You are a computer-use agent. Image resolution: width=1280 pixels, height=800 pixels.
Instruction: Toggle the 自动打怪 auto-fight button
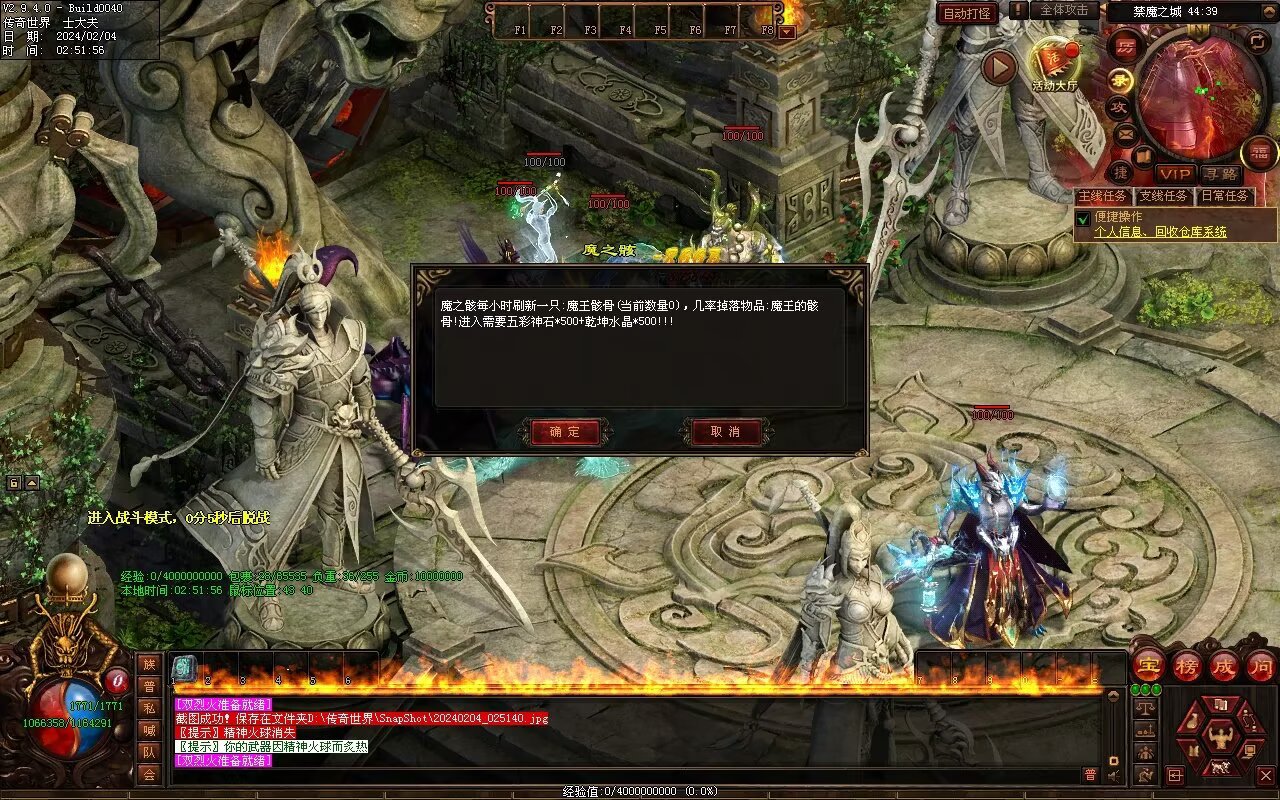tap(967, 13)
